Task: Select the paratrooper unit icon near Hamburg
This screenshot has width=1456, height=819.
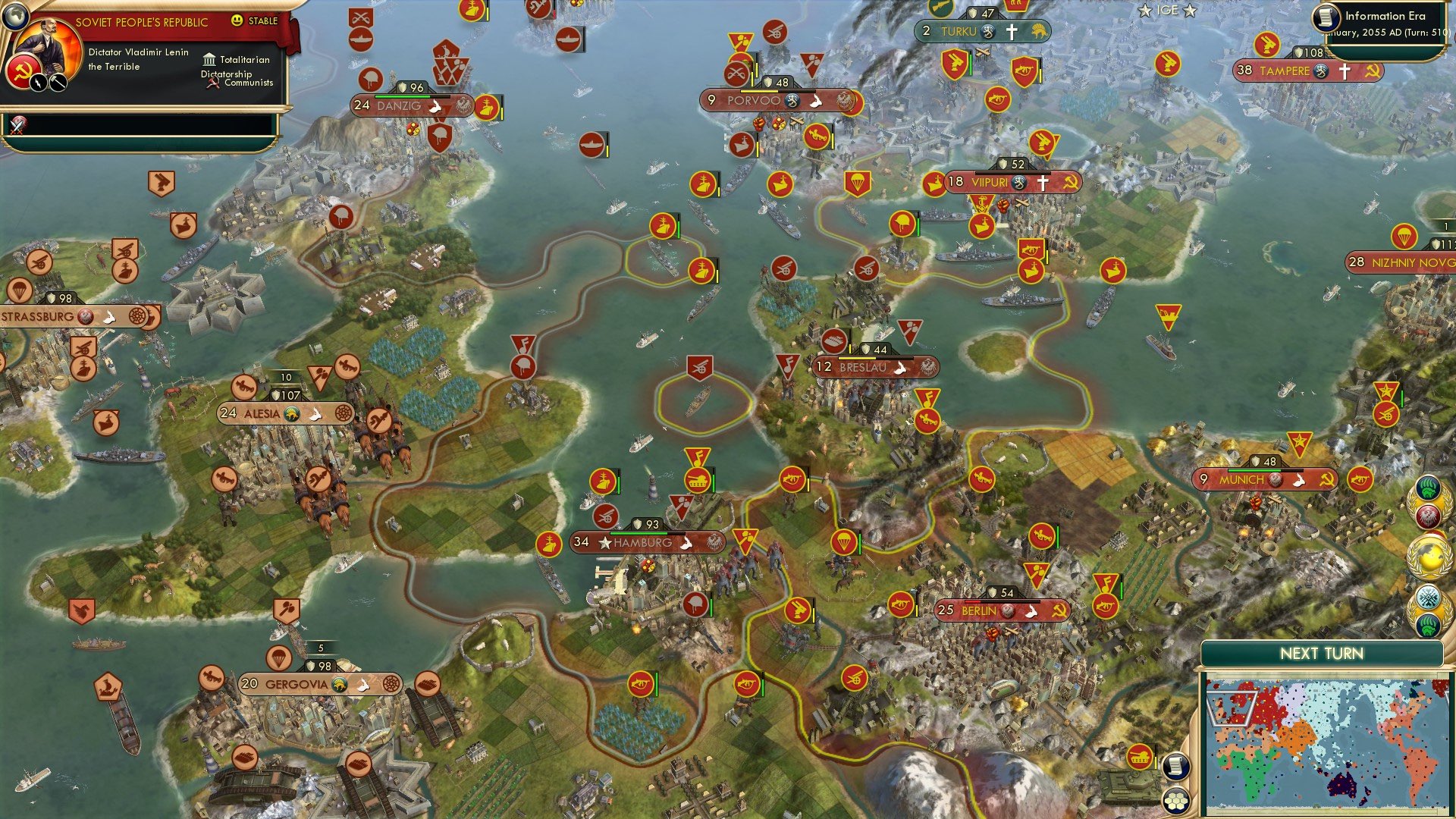Action: tap(844, 542)
